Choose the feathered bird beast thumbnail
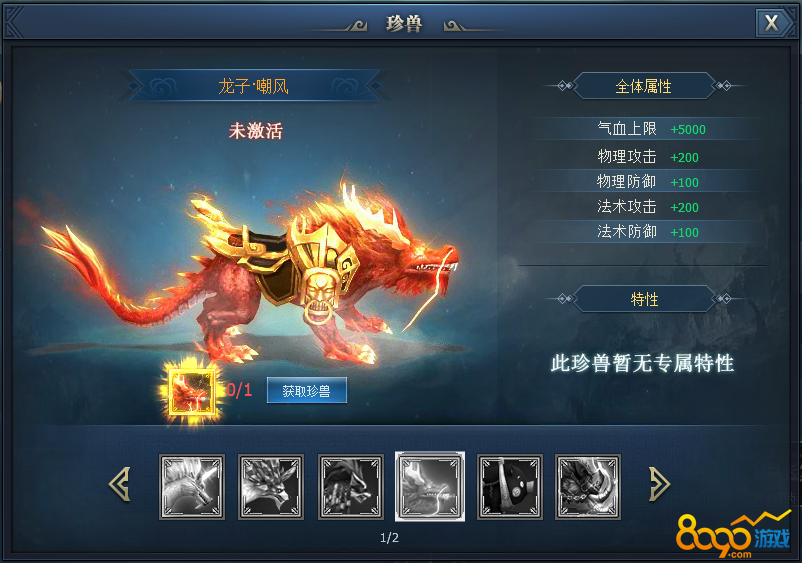This screenshot has height=563, width=802. 271,487
